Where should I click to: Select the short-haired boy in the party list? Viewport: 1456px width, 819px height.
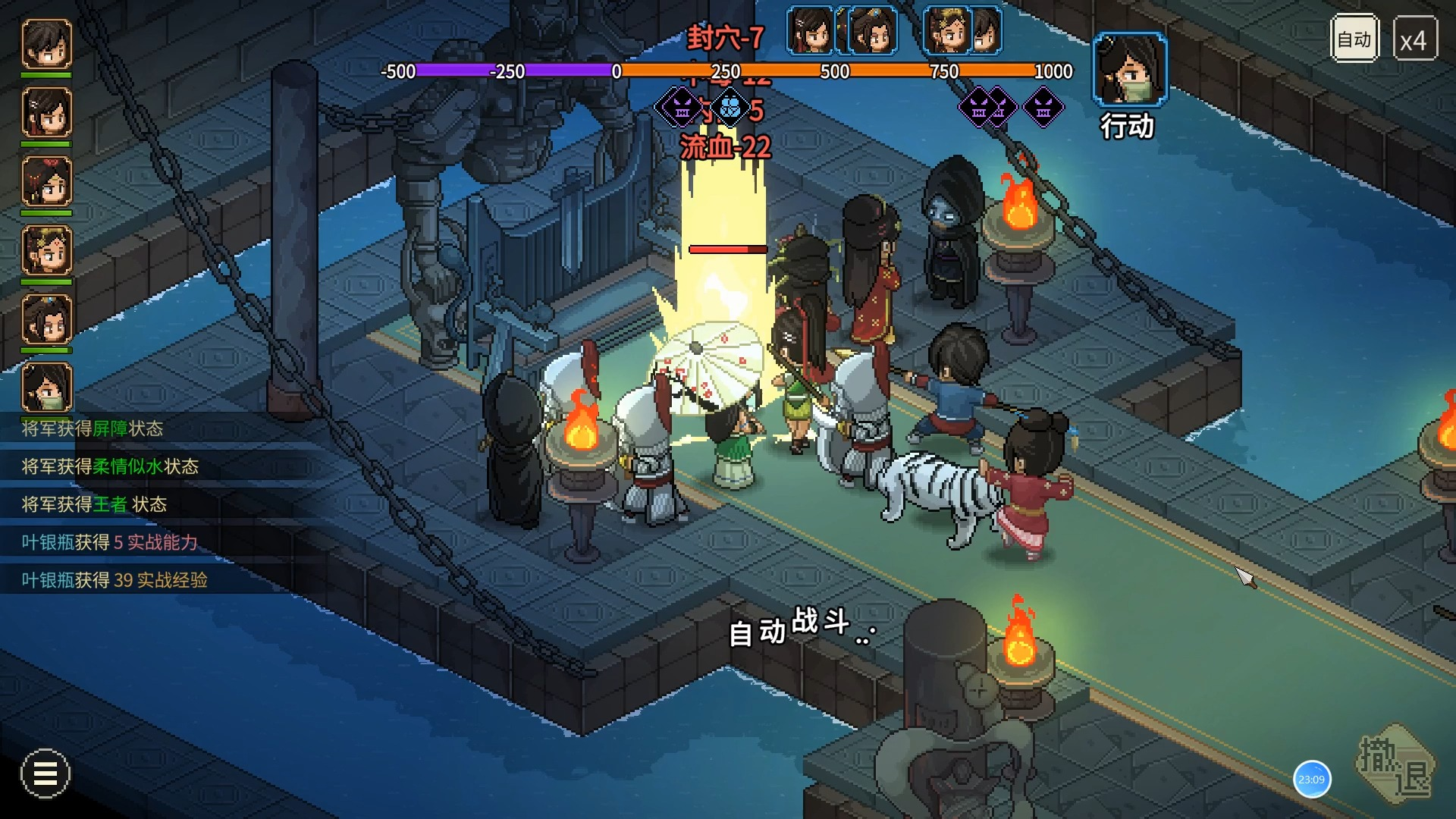coord(47,44)
